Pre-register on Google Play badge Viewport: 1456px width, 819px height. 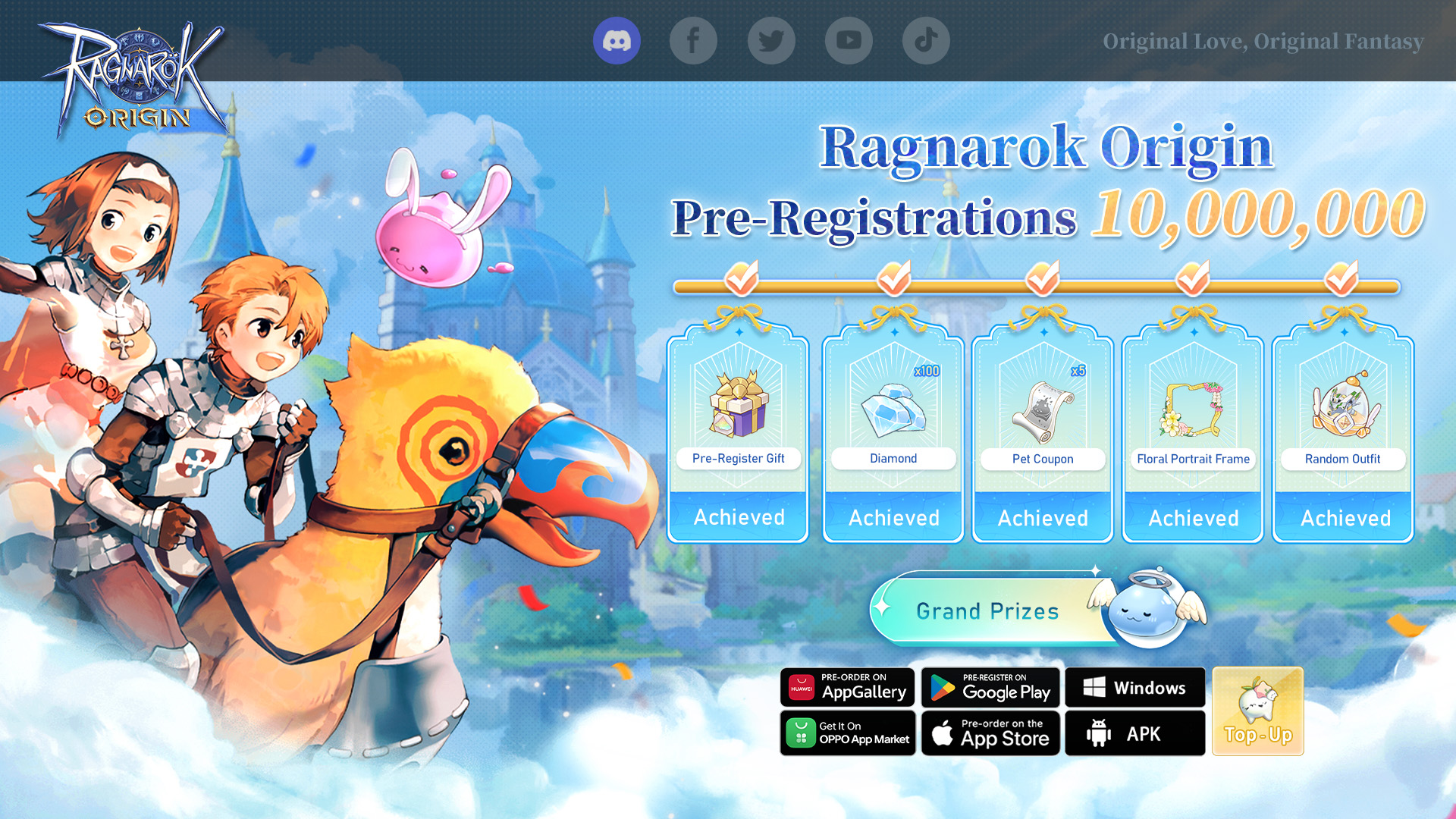click(990, 688)
